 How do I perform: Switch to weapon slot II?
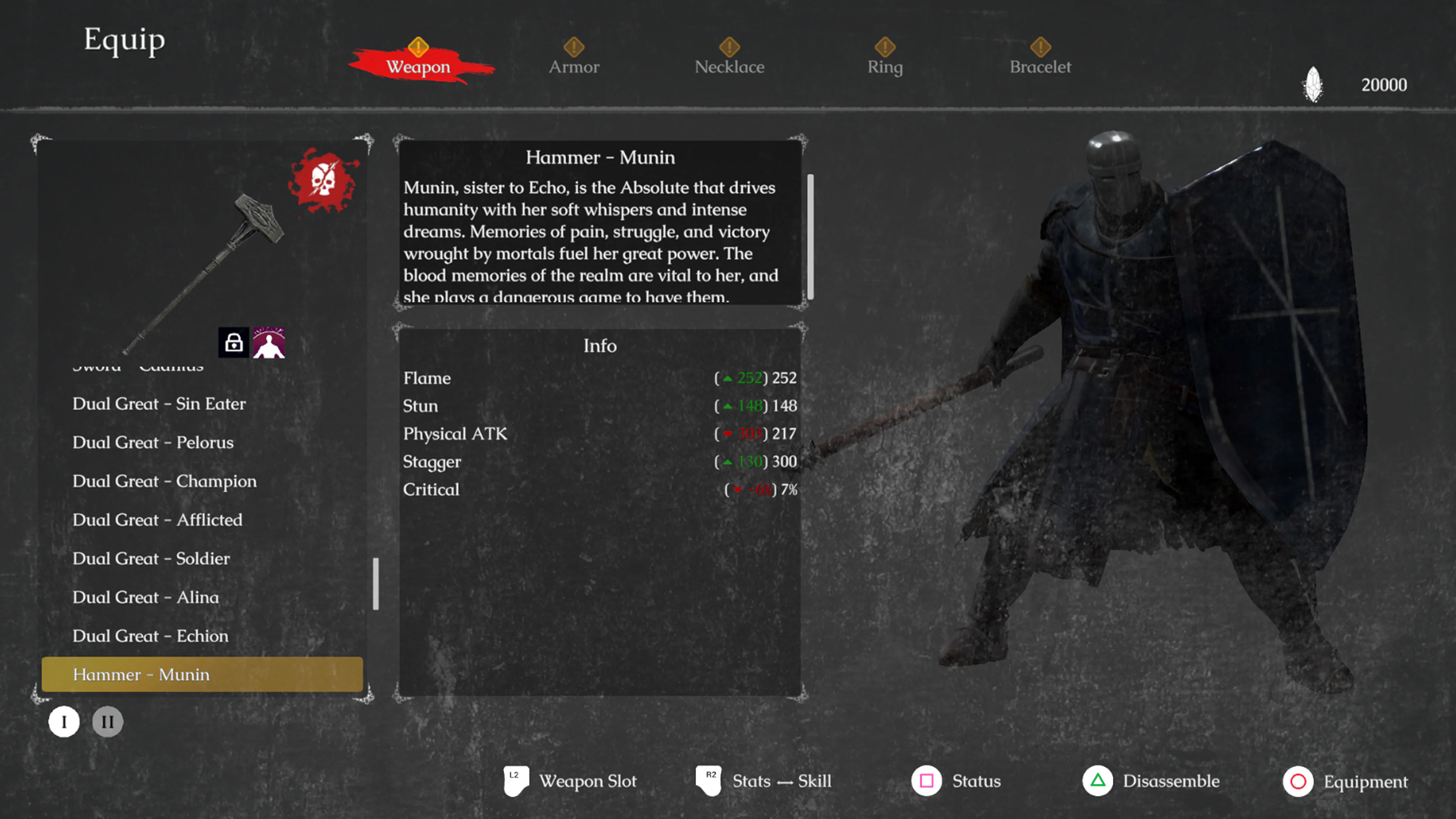click(x=107, y=721)
